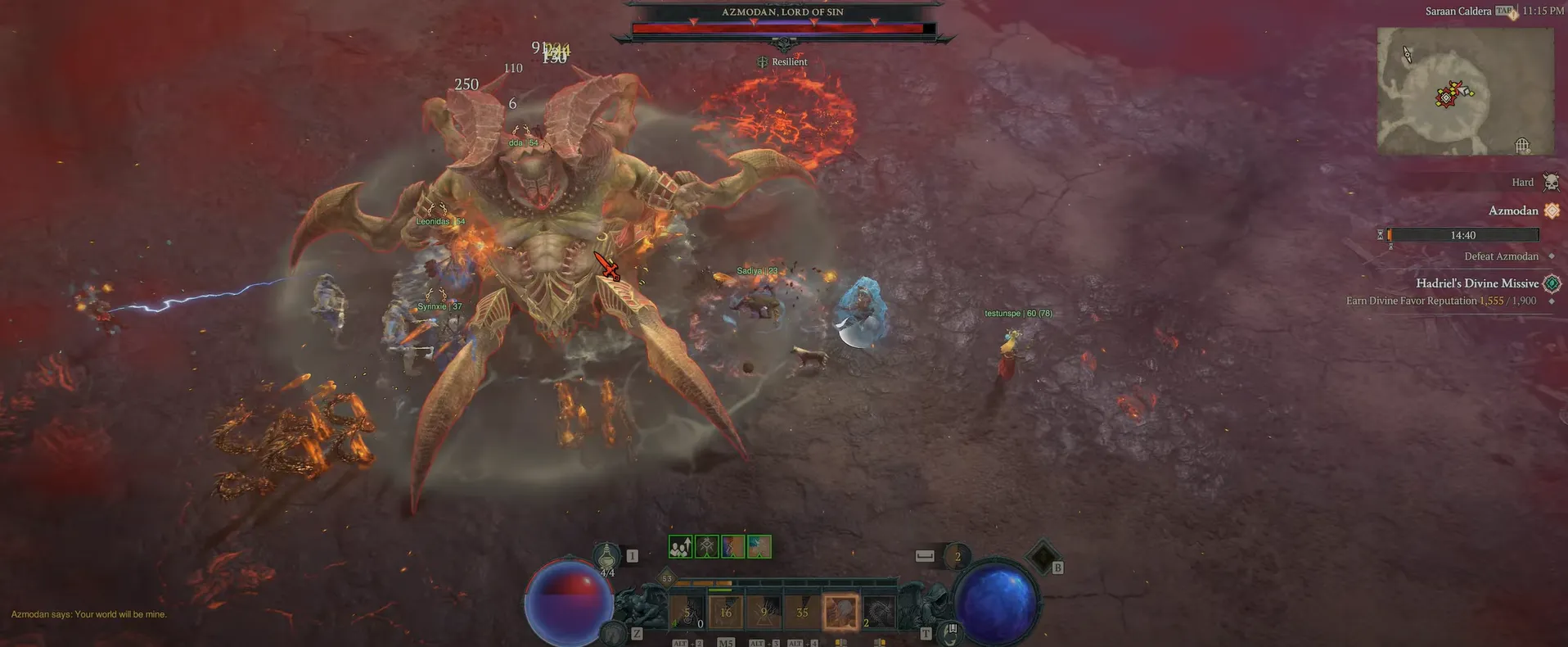Click the skill slot showing 16 charges
Viewport: 1568px width, 647px height.
point(725,613)
